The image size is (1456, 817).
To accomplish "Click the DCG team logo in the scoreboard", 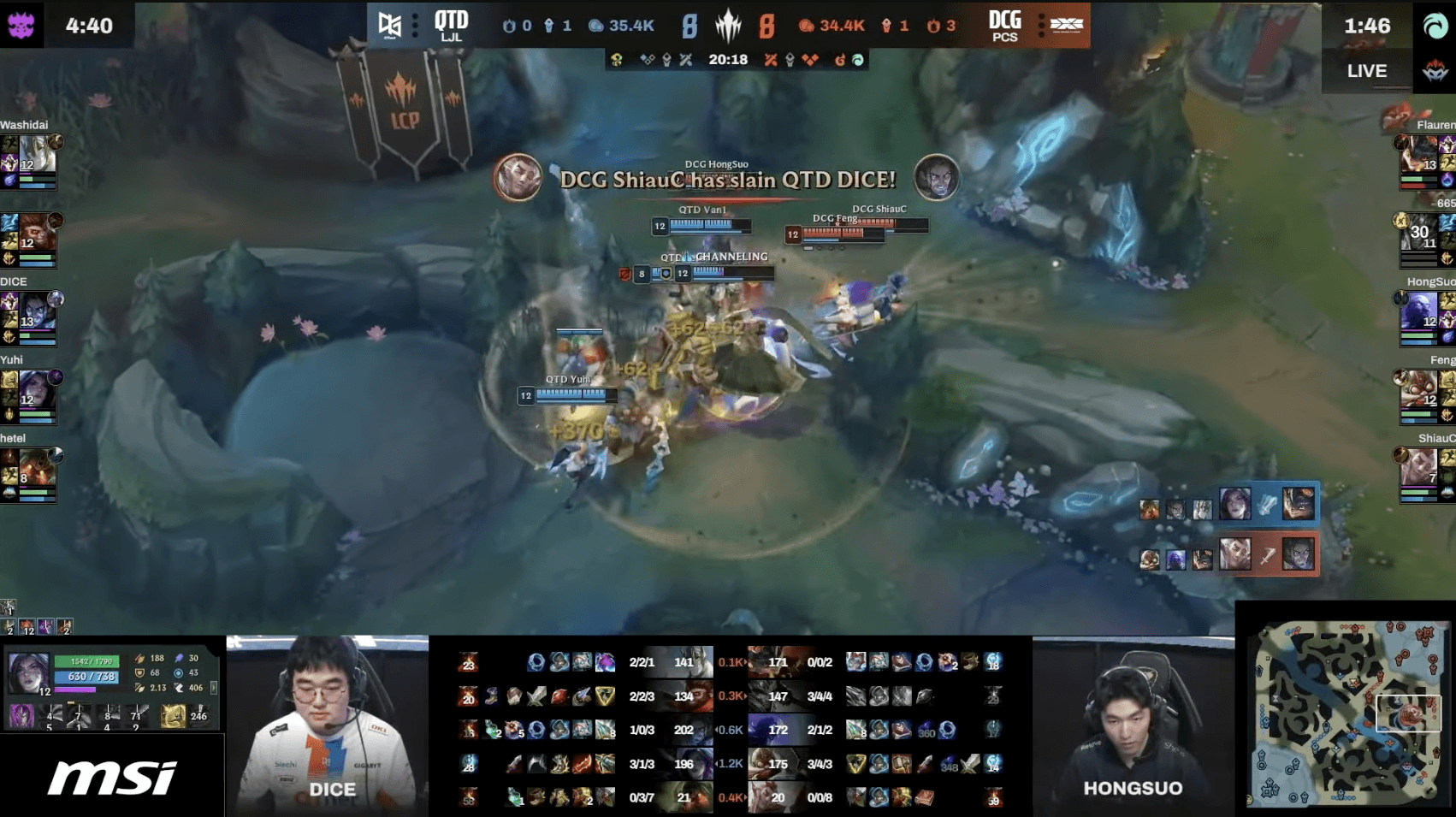I will pyautogui.click(x=1066, y=25).
